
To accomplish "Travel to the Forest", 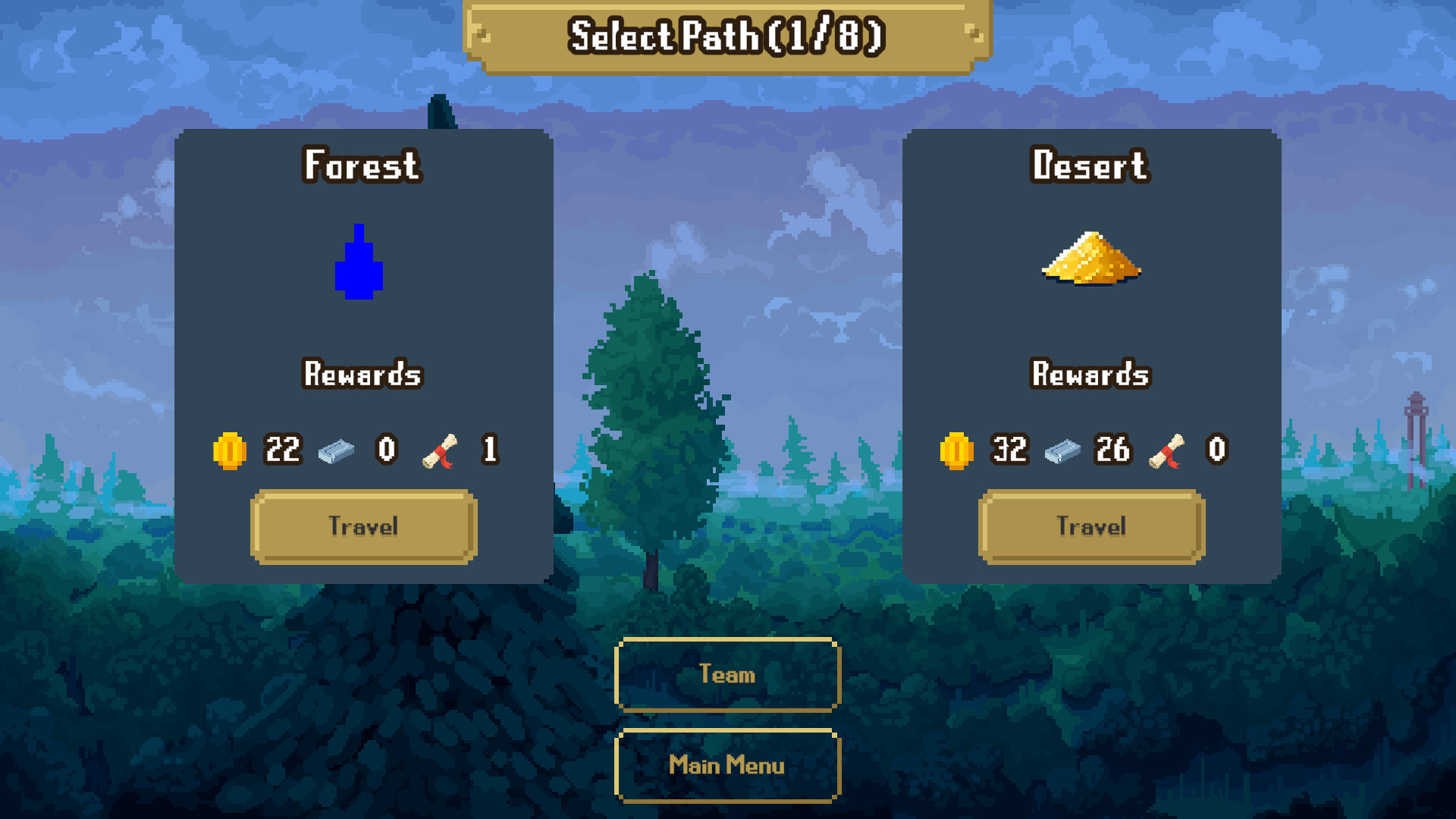I will [x=362, y=526].
